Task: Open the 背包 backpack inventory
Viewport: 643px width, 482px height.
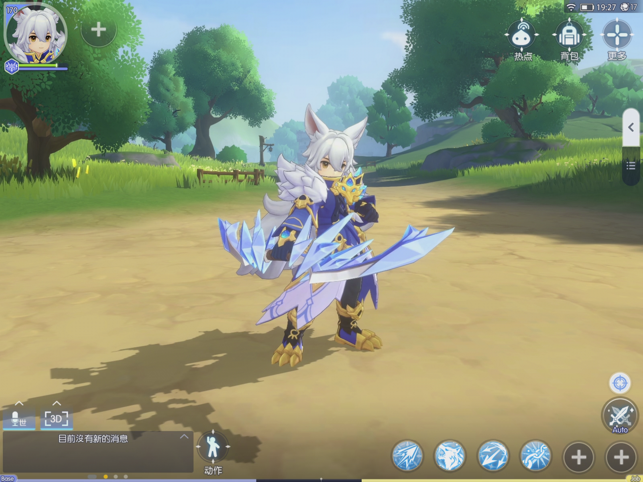Action: pos(569,36)
